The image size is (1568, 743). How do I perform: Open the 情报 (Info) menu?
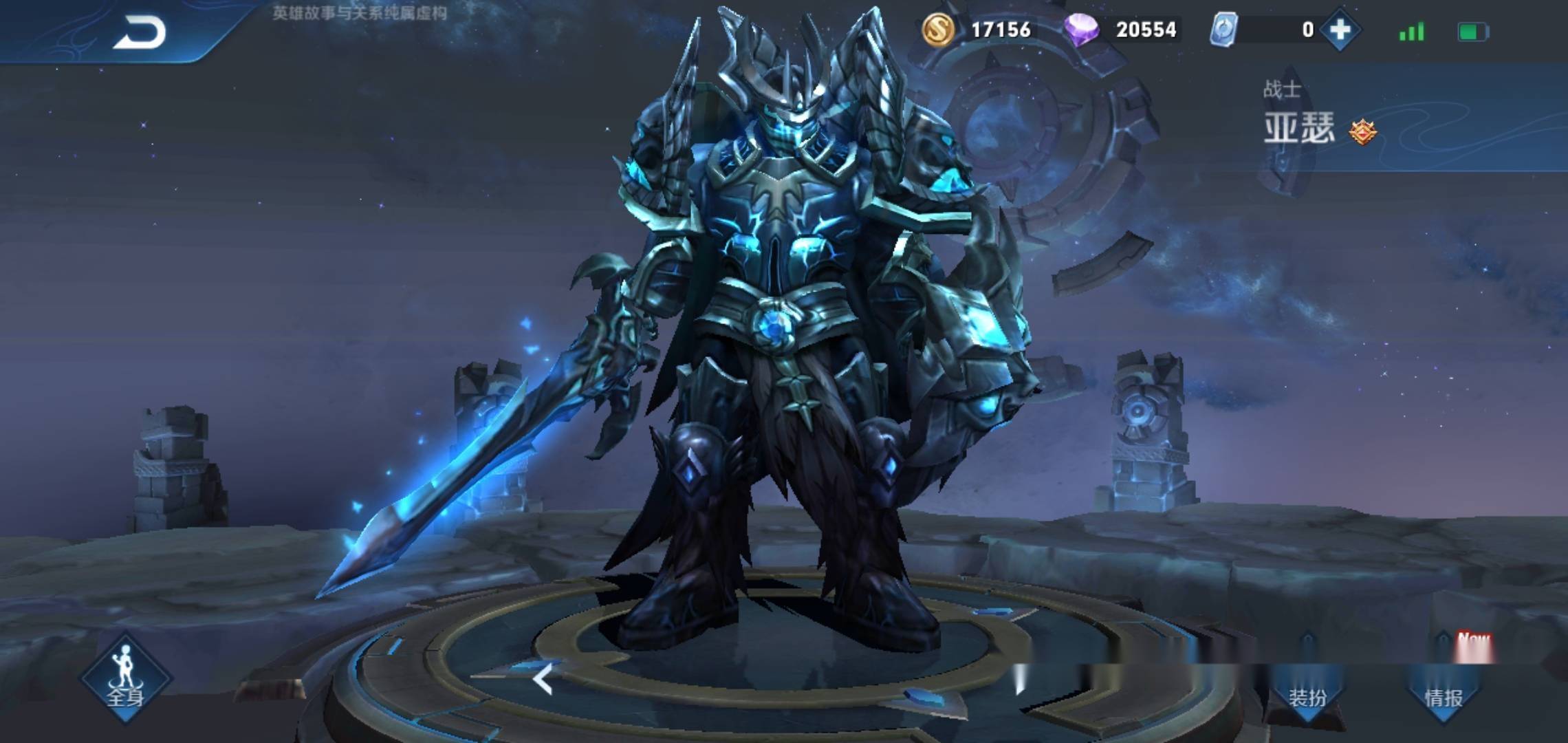click(1444, 696)
